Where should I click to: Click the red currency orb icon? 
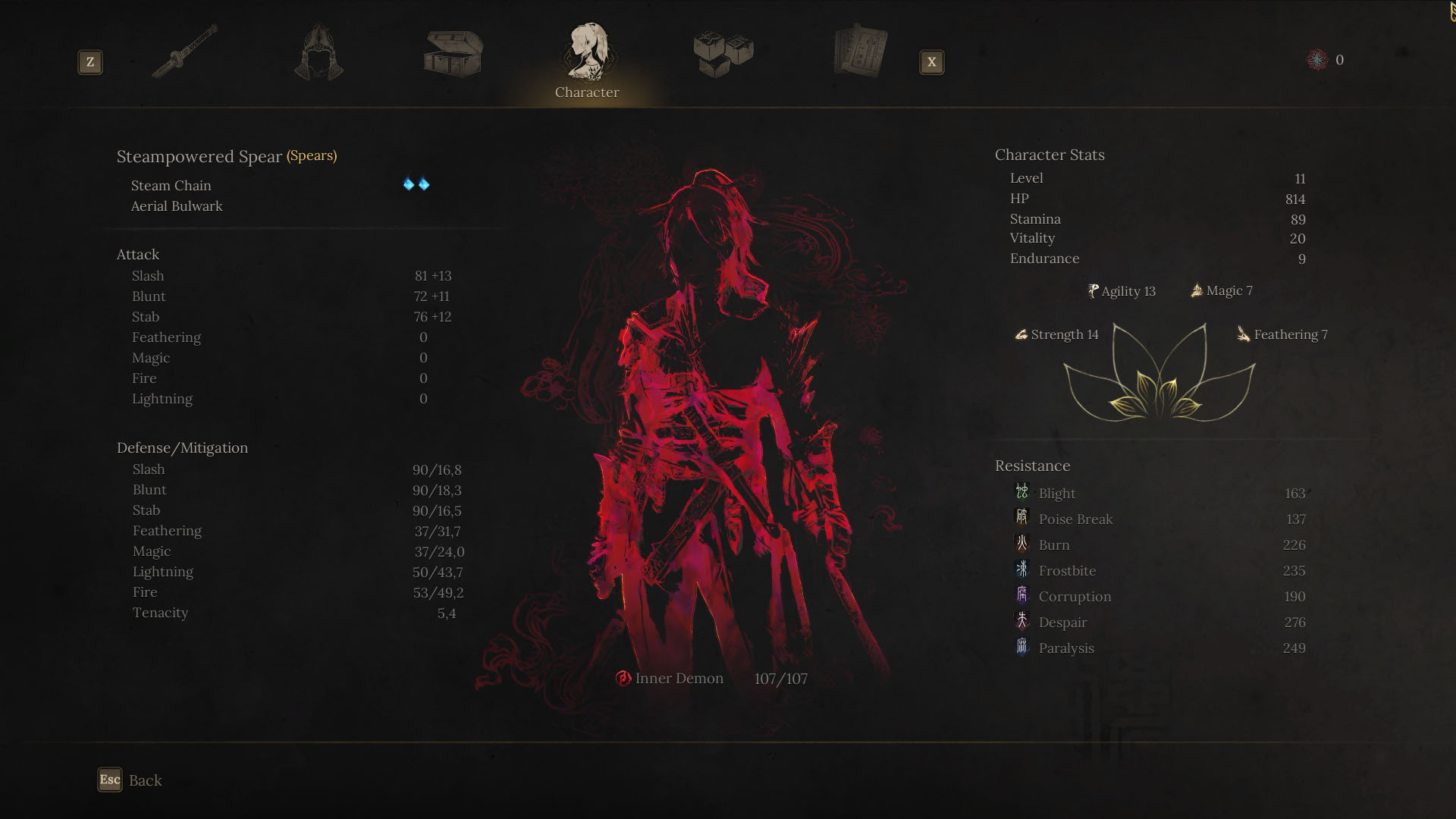tap(1316, 59)
